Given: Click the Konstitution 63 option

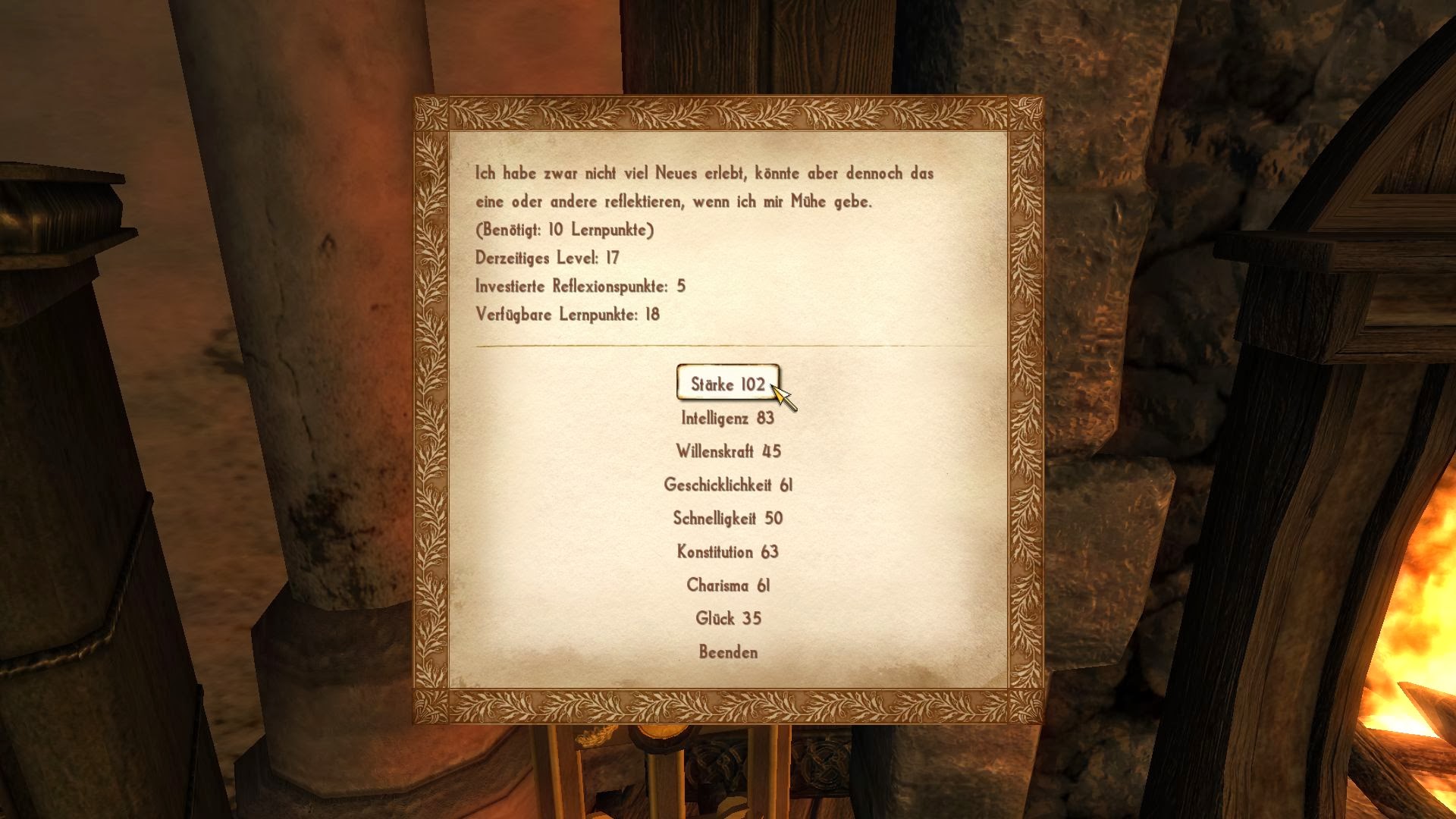Looking at the screenshot, I should [727, 551].
